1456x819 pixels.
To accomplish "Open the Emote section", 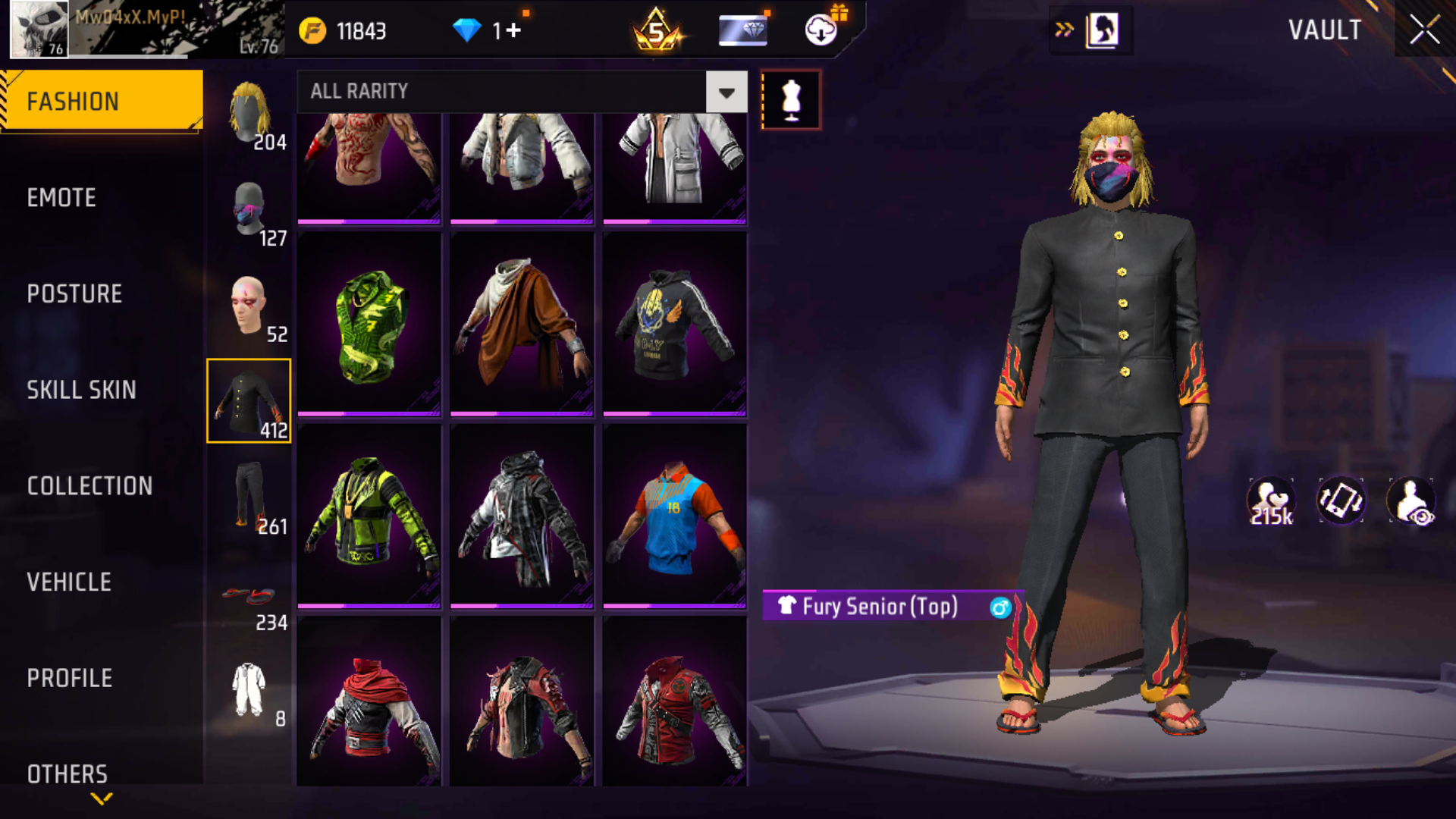I will pos(62,198).
